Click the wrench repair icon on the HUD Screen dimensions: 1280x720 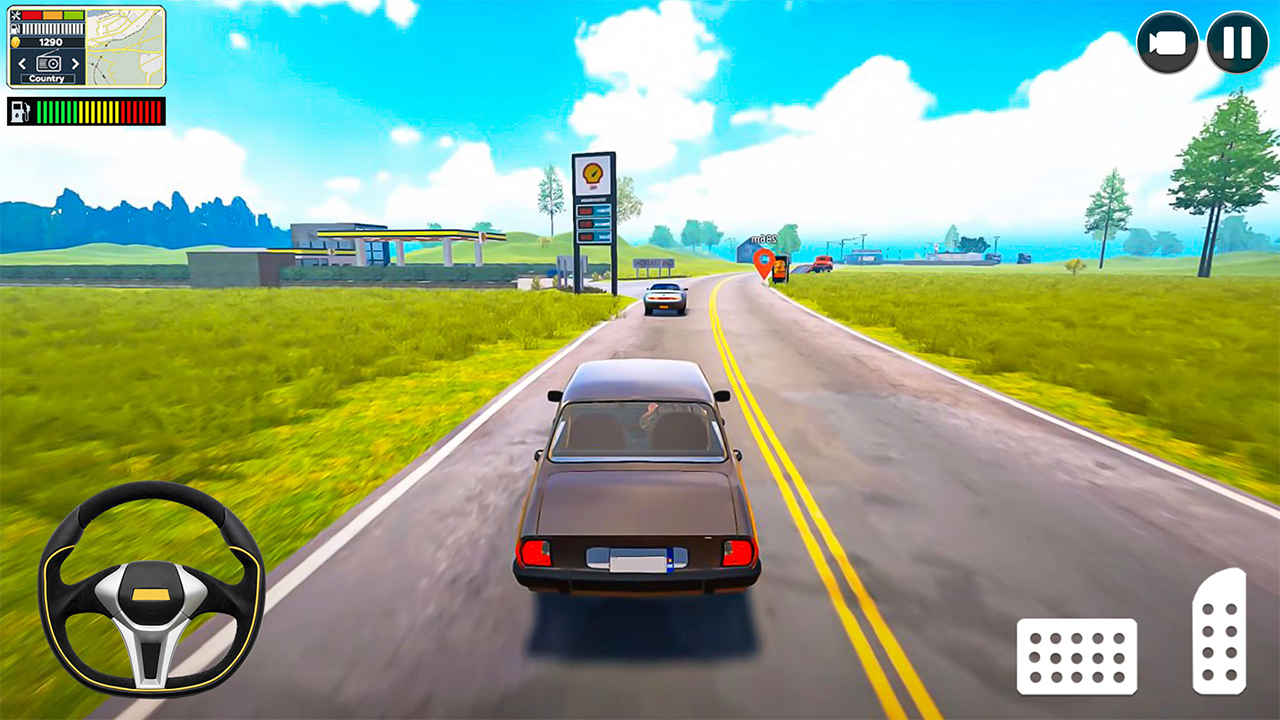[x=15, y=15]
